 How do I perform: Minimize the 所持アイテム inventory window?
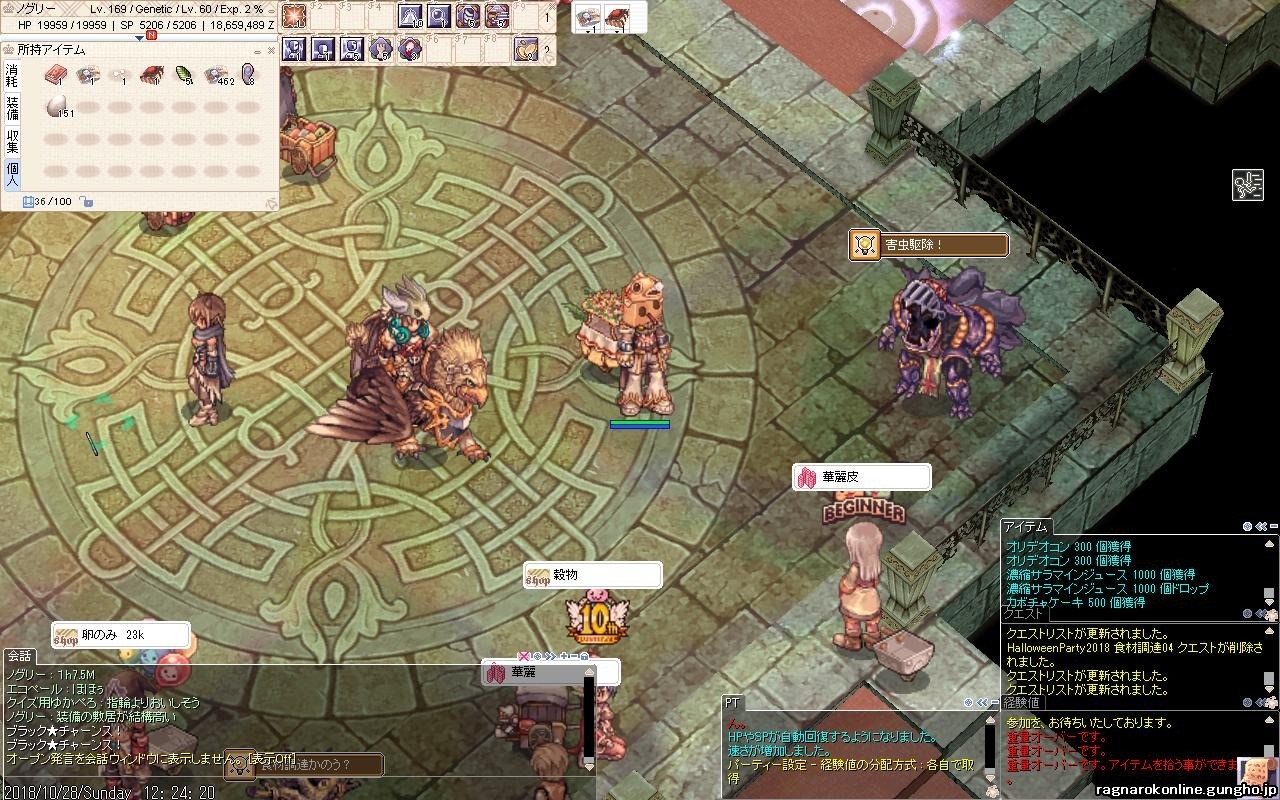258,50
